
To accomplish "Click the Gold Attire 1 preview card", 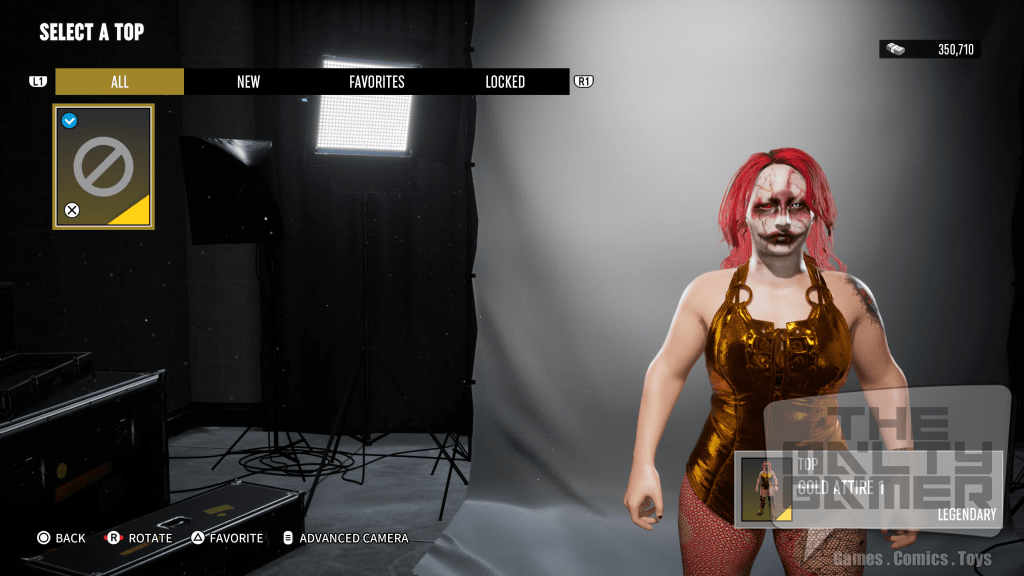I will click(868, 489).
